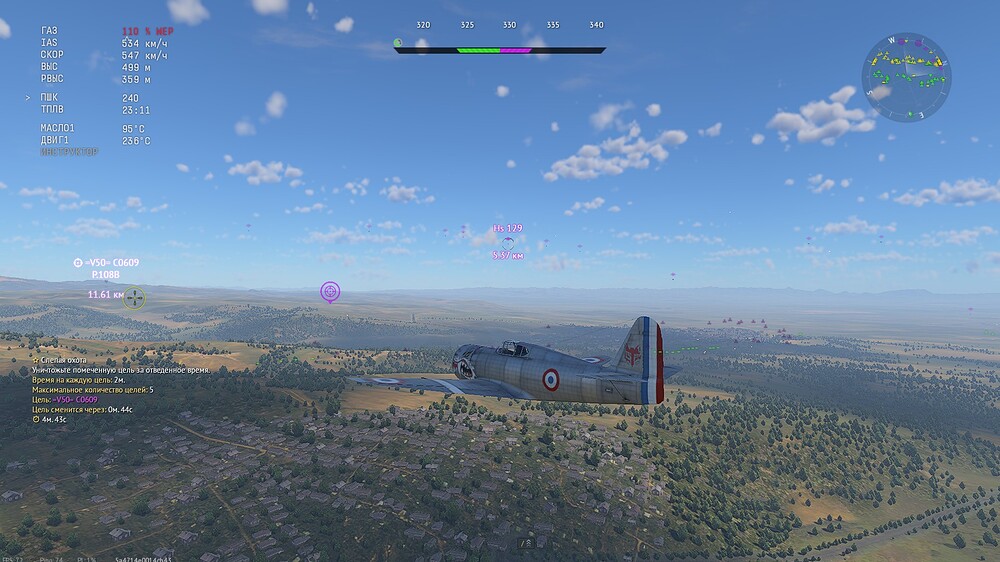Pick the P.108B marked target crosshair
The height and width of the screenshot is (562, 1000).
pyautogui.click(x=135, y=296)
